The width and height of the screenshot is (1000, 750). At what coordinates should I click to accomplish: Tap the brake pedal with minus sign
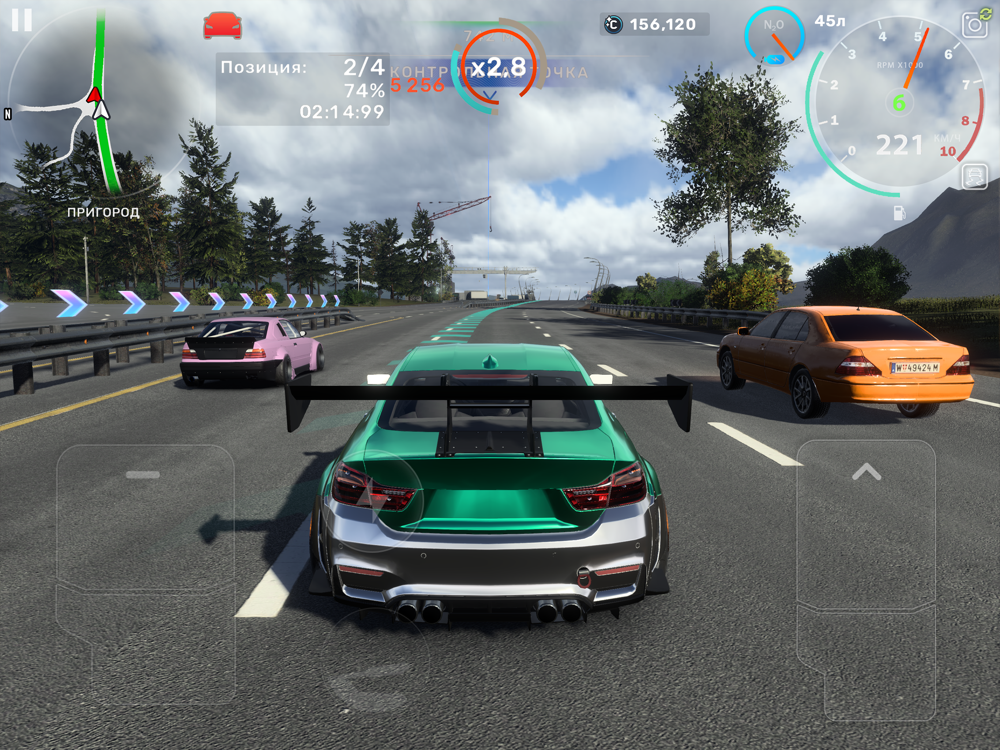click(144, 530)
